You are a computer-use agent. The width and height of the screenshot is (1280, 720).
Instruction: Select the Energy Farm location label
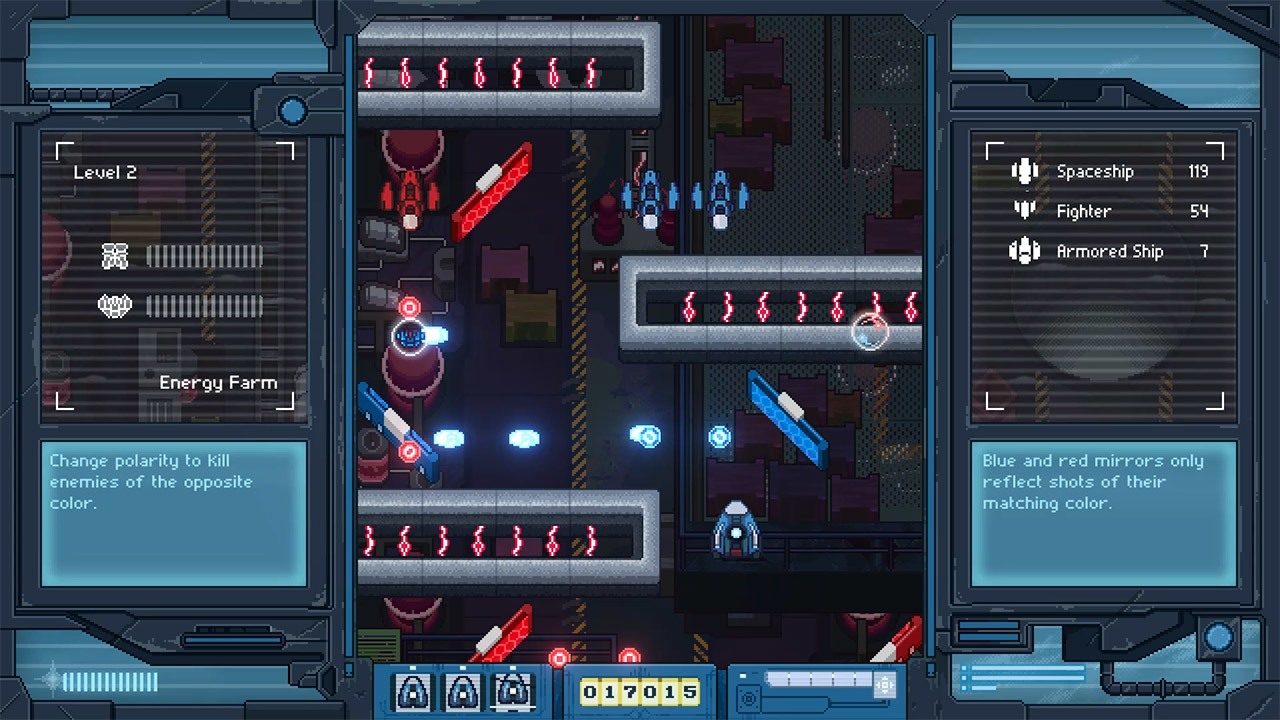click(218, 382)
